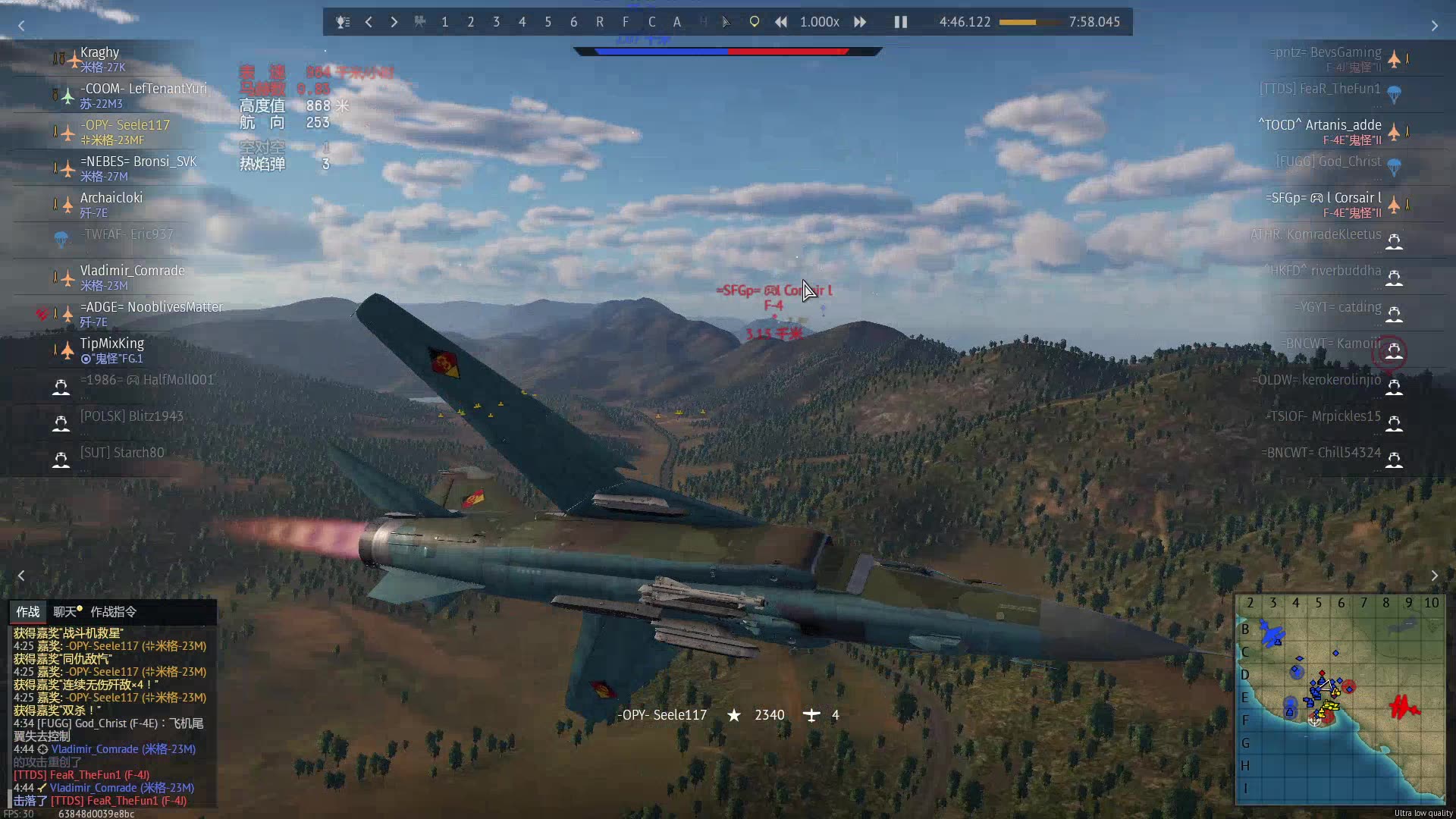1456x819 pixels.
Task: Select camera preset 1 in replay toolbar
Action: click(x=445, y=22)
